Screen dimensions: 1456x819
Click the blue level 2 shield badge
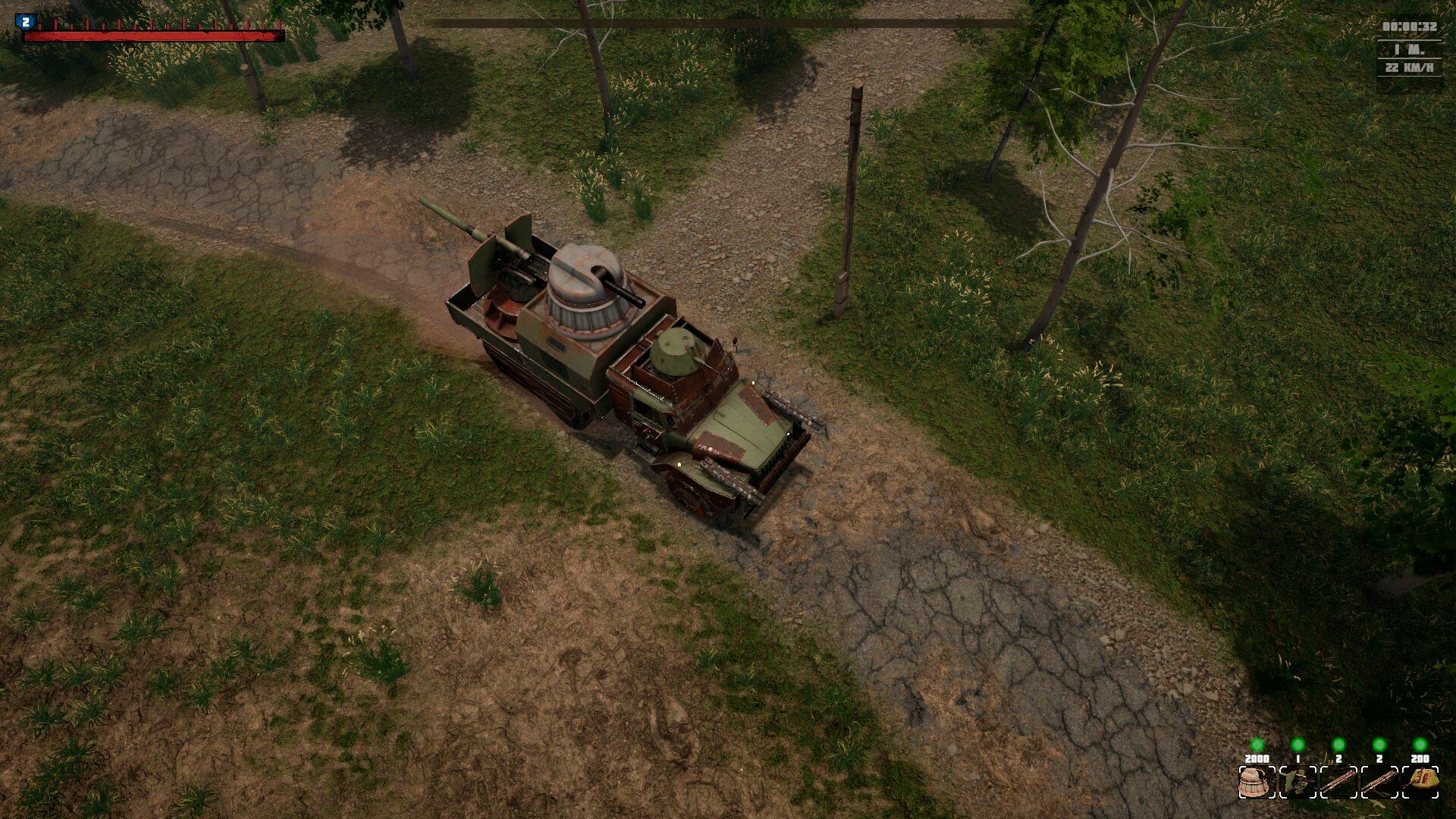point(25,20)
